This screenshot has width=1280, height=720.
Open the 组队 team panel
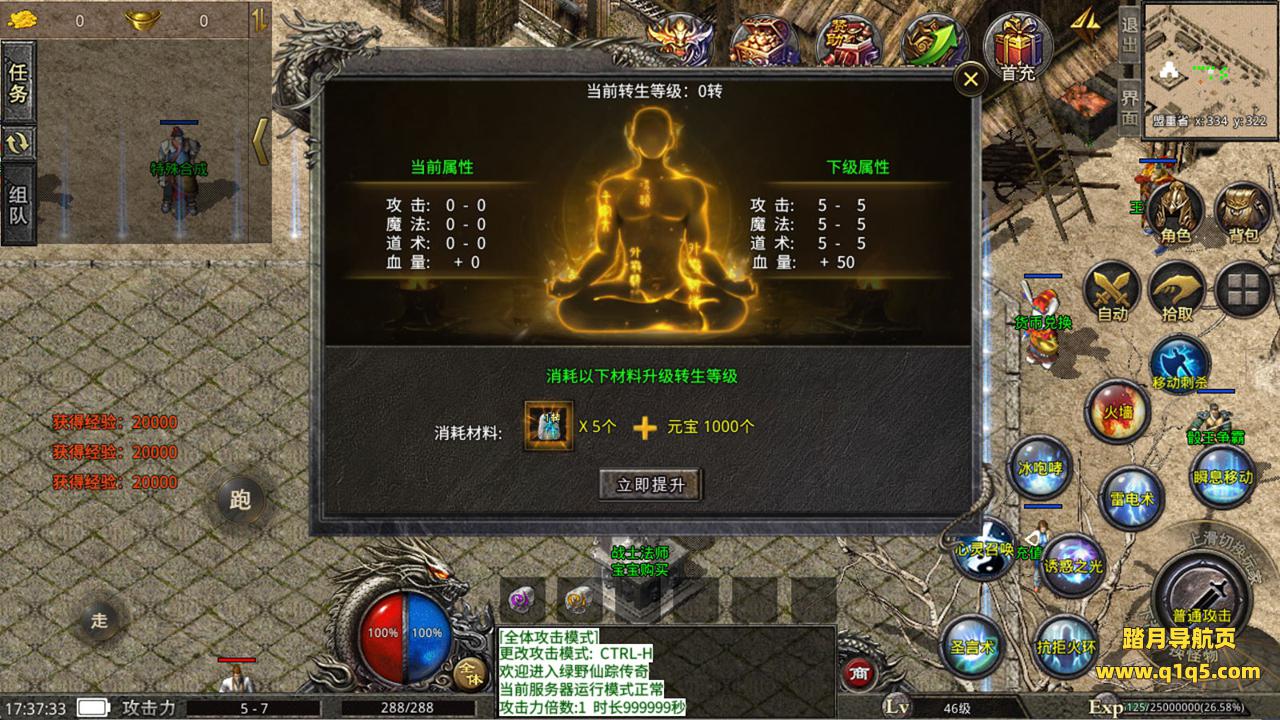[18, 204]
